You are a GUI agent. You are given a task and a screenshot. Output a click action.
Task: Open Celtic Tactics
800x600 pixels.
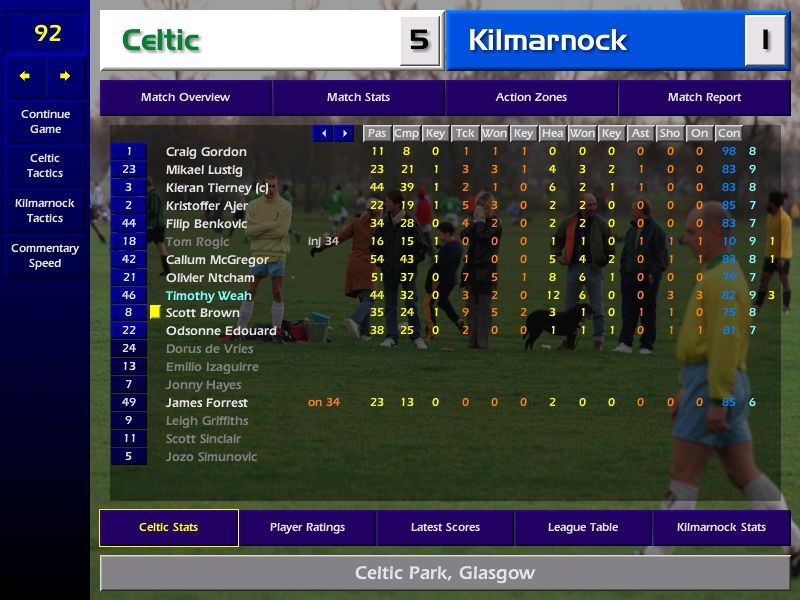(45, 165)
